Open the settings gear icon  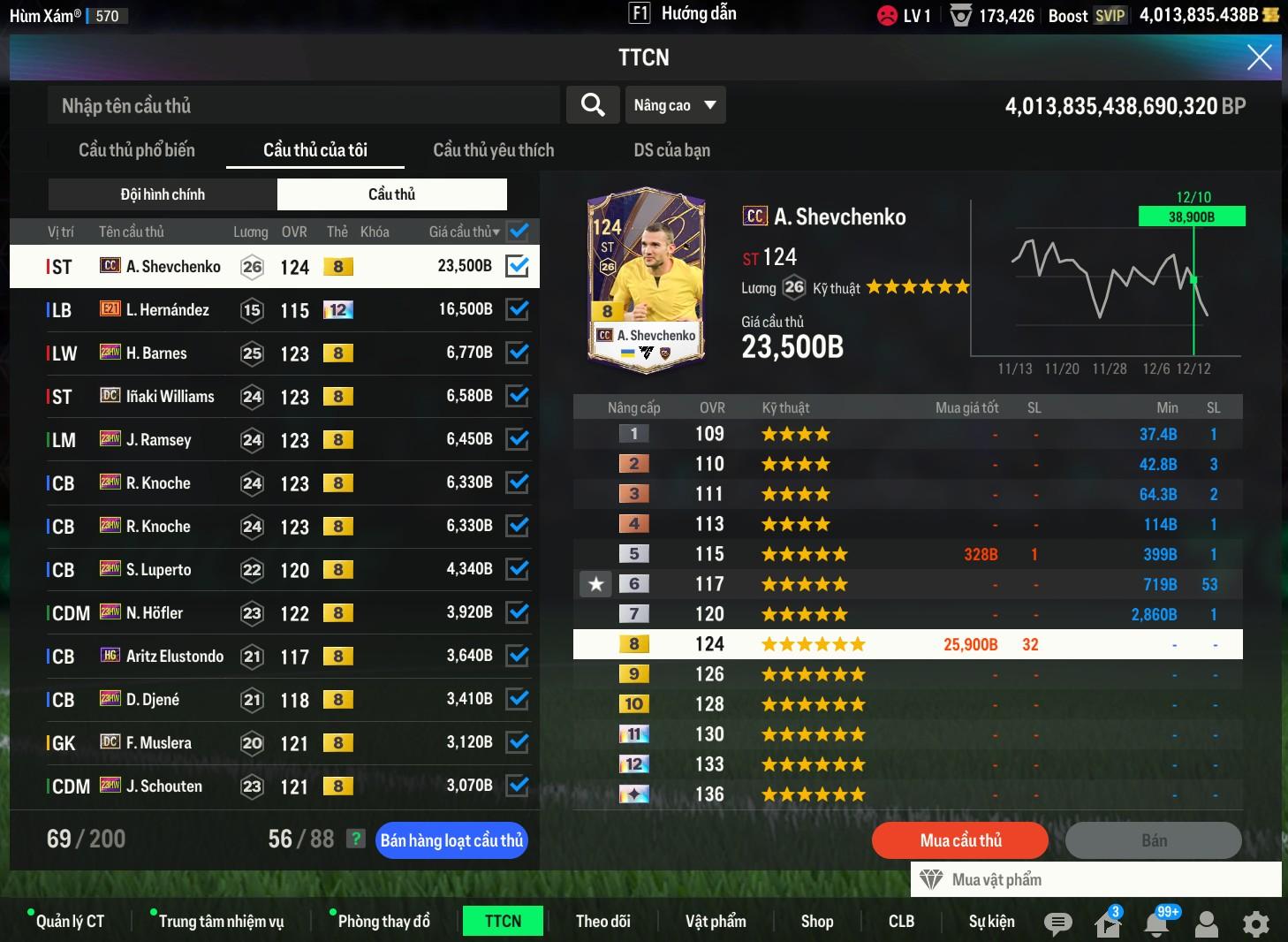pos(1255,923)
